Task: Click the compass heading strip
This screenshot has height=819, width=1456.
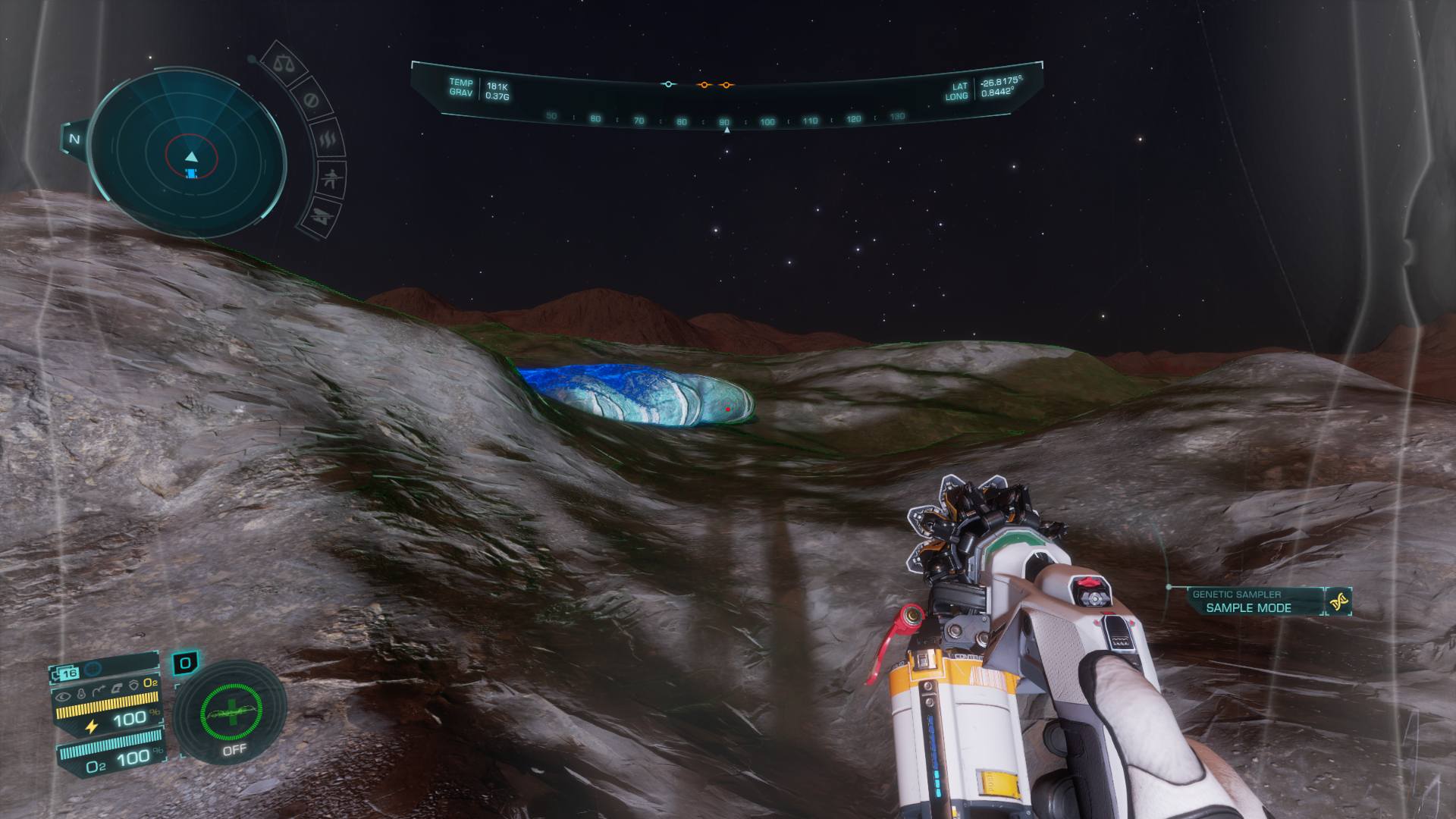Action: click(x=726, y=120)
